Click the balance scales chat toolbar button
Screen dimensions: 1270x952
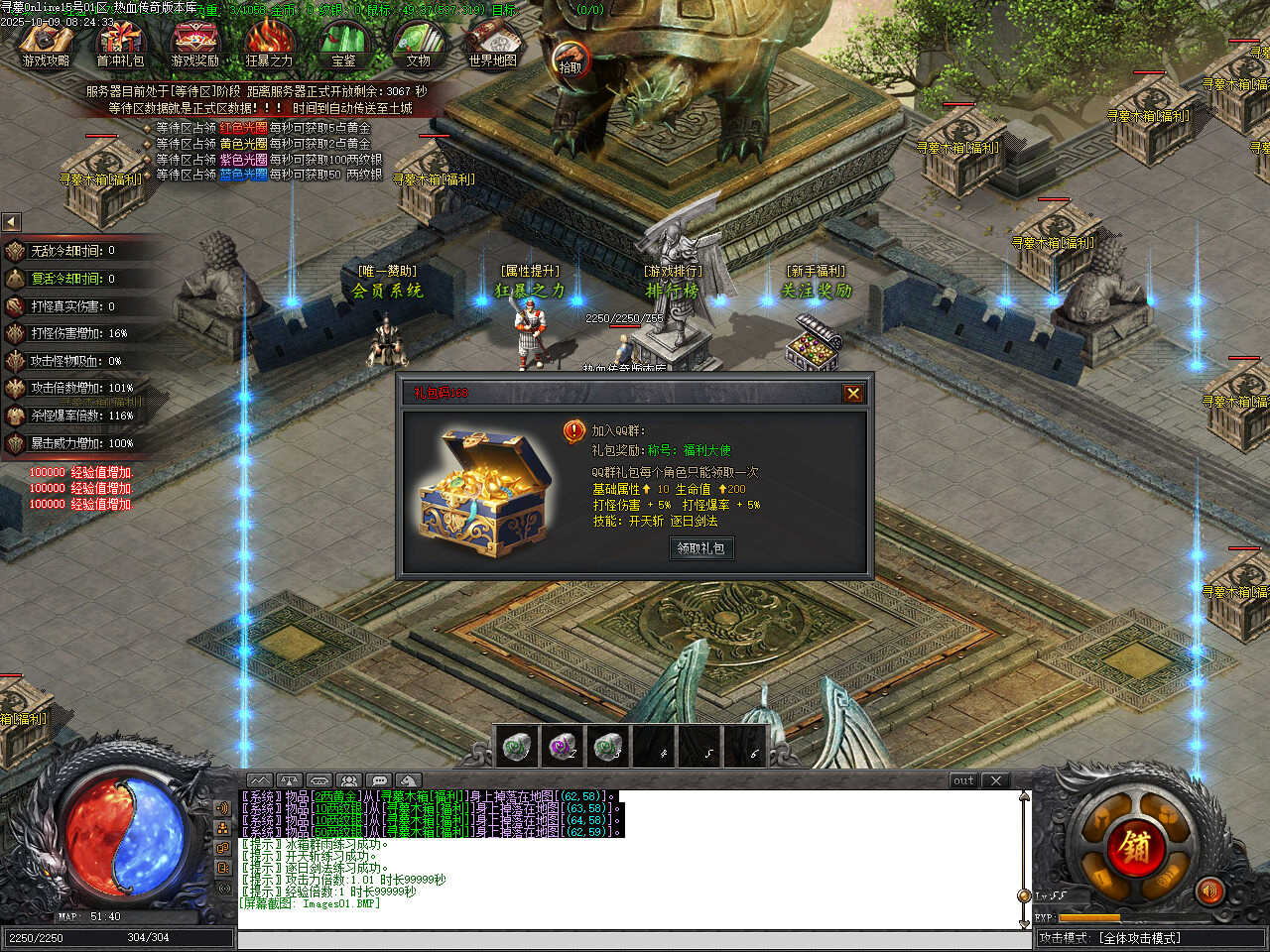[x=289, y=780]
